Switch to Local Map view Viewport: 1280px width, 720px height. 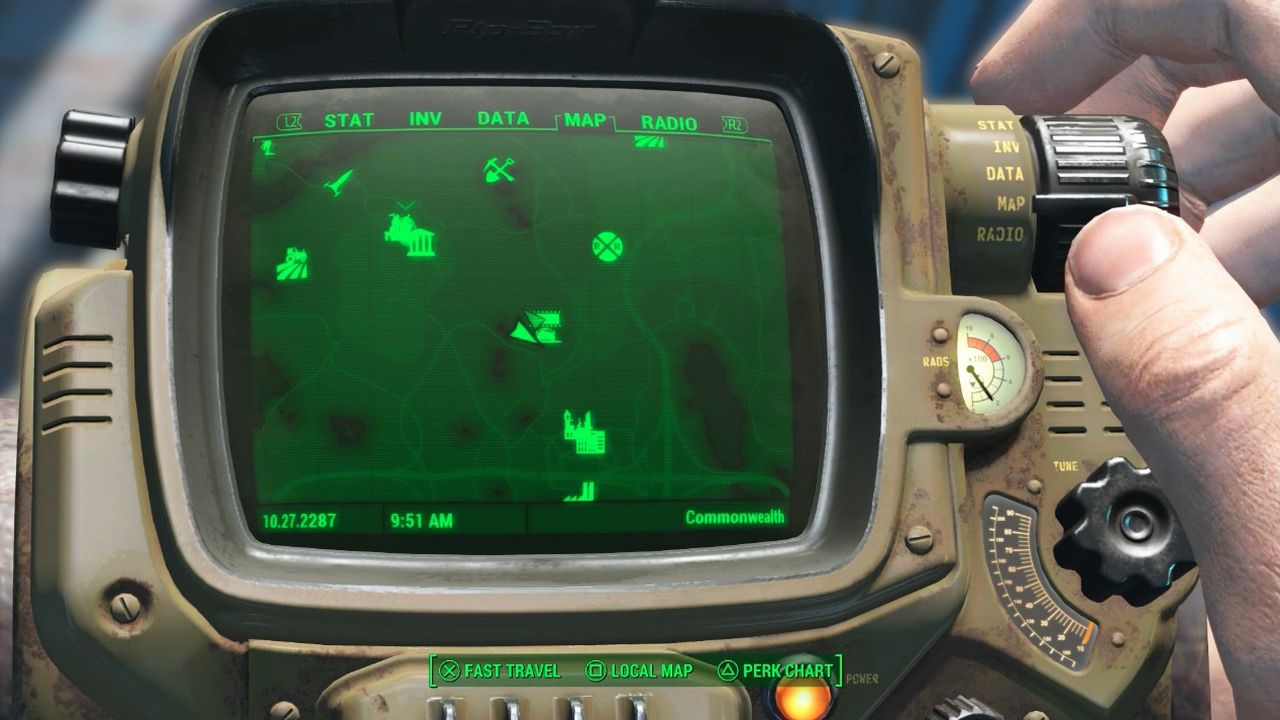(x=638, y=672)
